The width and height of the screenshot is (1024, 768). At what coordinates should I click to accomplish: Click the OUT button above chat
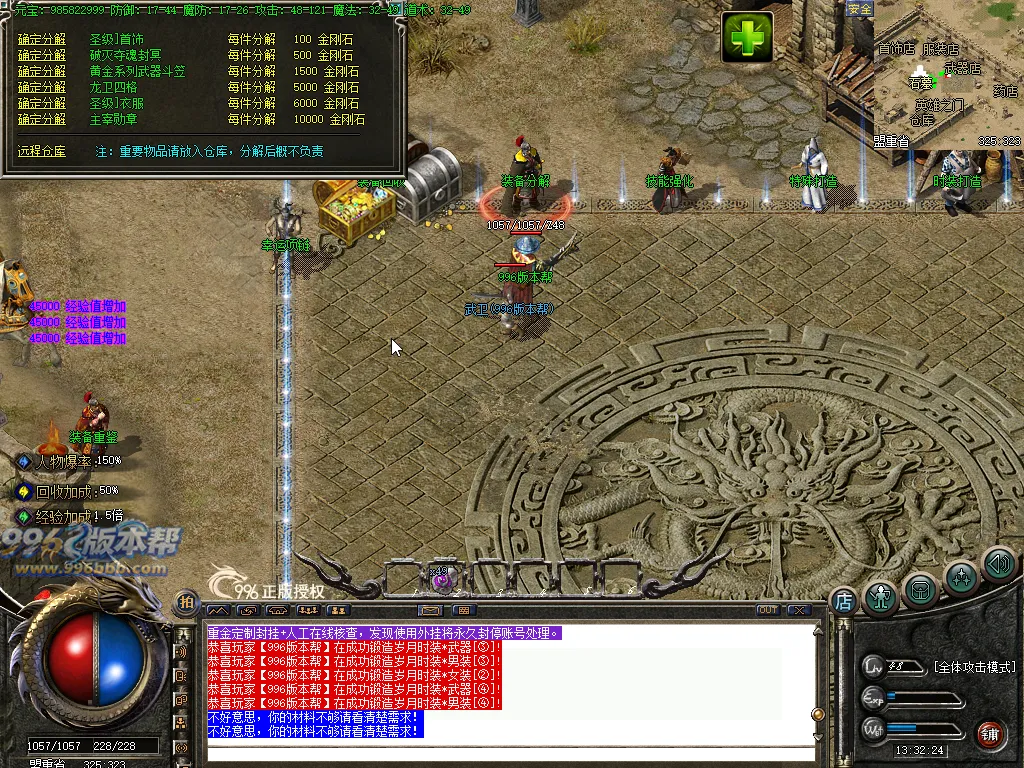(x=767, y=610)
